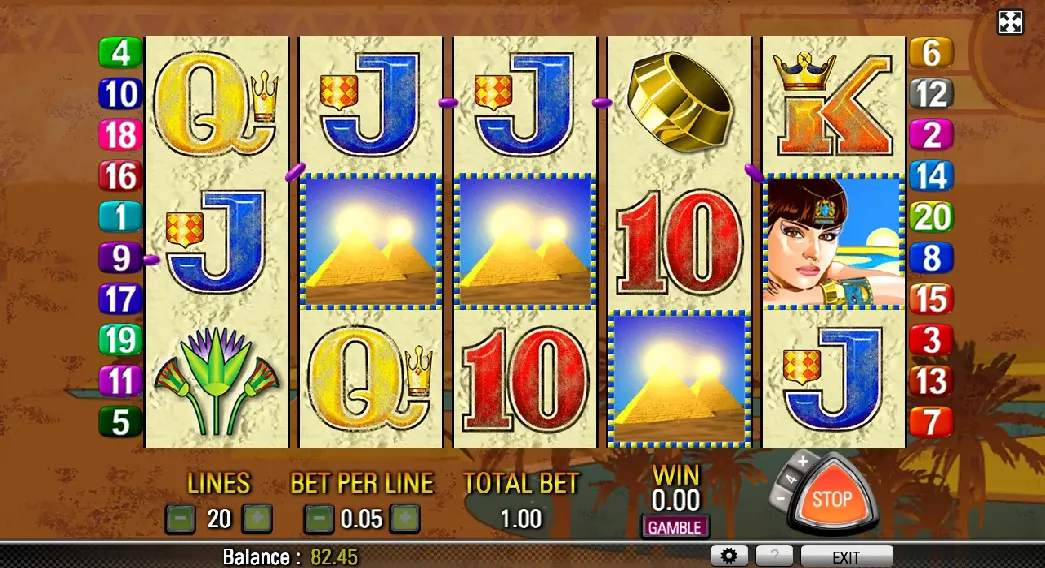Choose payline number 9 badge

121,258
